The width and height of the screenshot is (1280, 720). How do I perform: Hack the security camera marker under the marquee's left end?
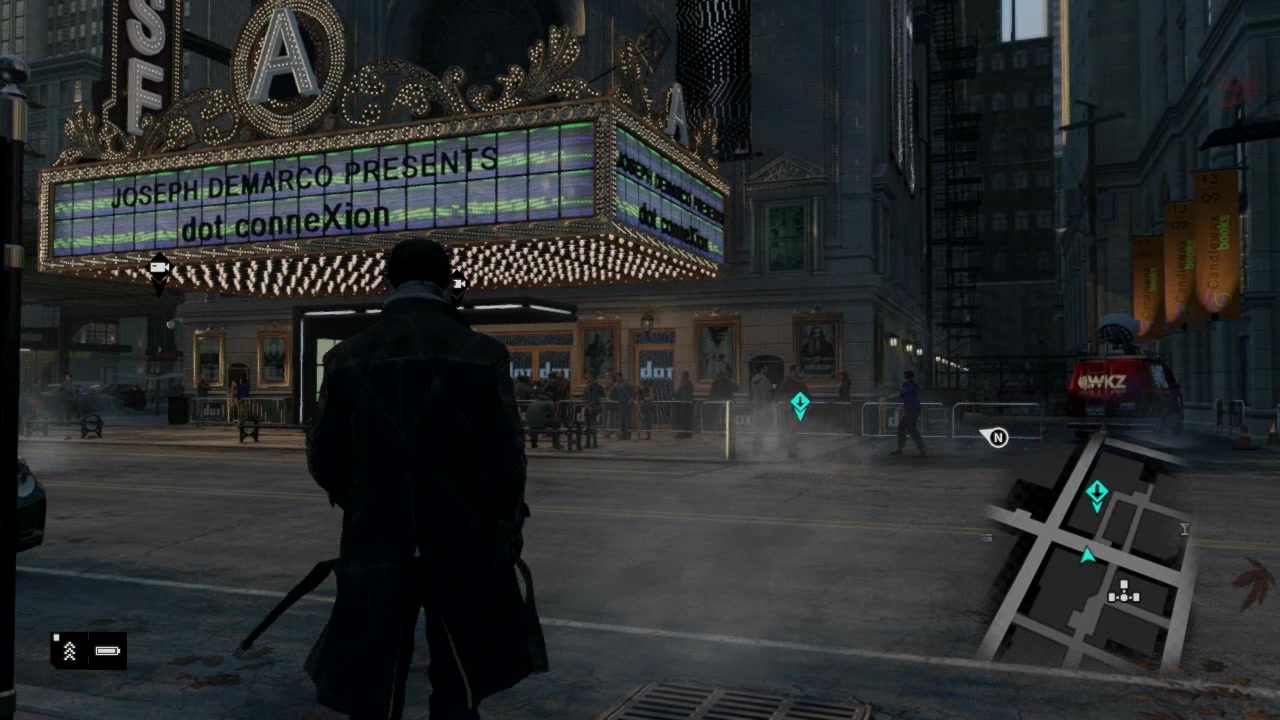point(159,268)
